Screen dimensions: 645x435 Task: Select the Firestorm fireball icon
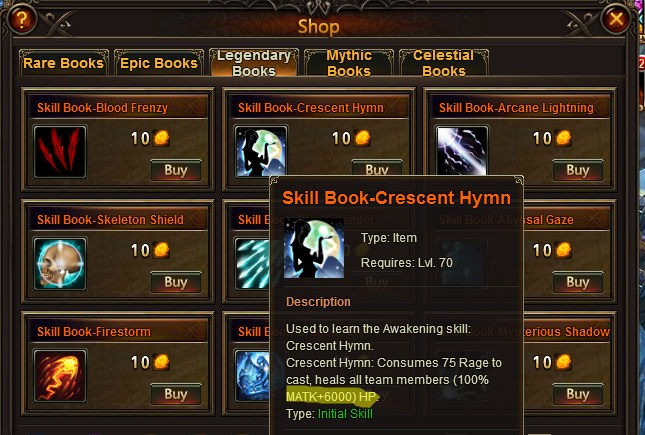tap(60, 376)
